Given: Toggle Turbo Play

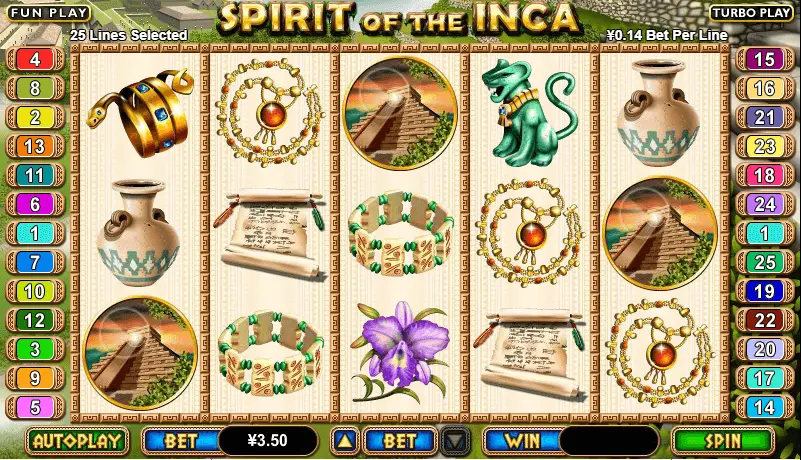Looking at the screenshot, I should (x=752, y=12).
